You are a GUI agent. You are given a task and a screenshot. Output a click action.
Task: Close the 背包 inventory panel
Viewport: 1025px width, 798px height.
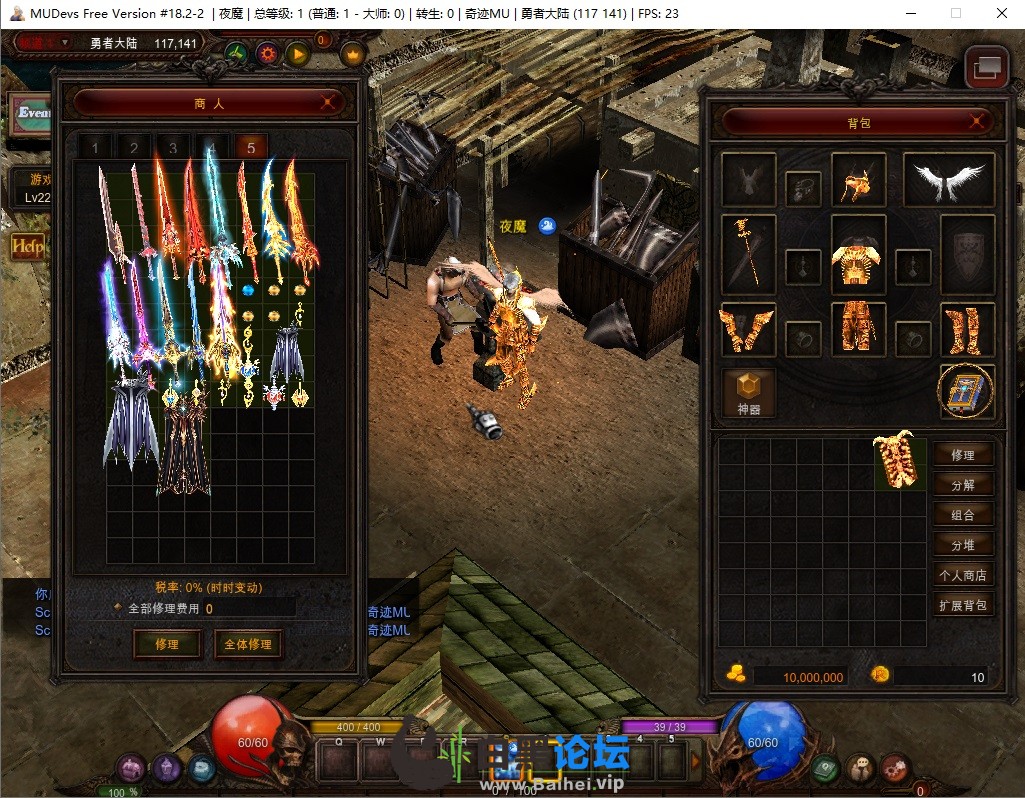[977, 122]
